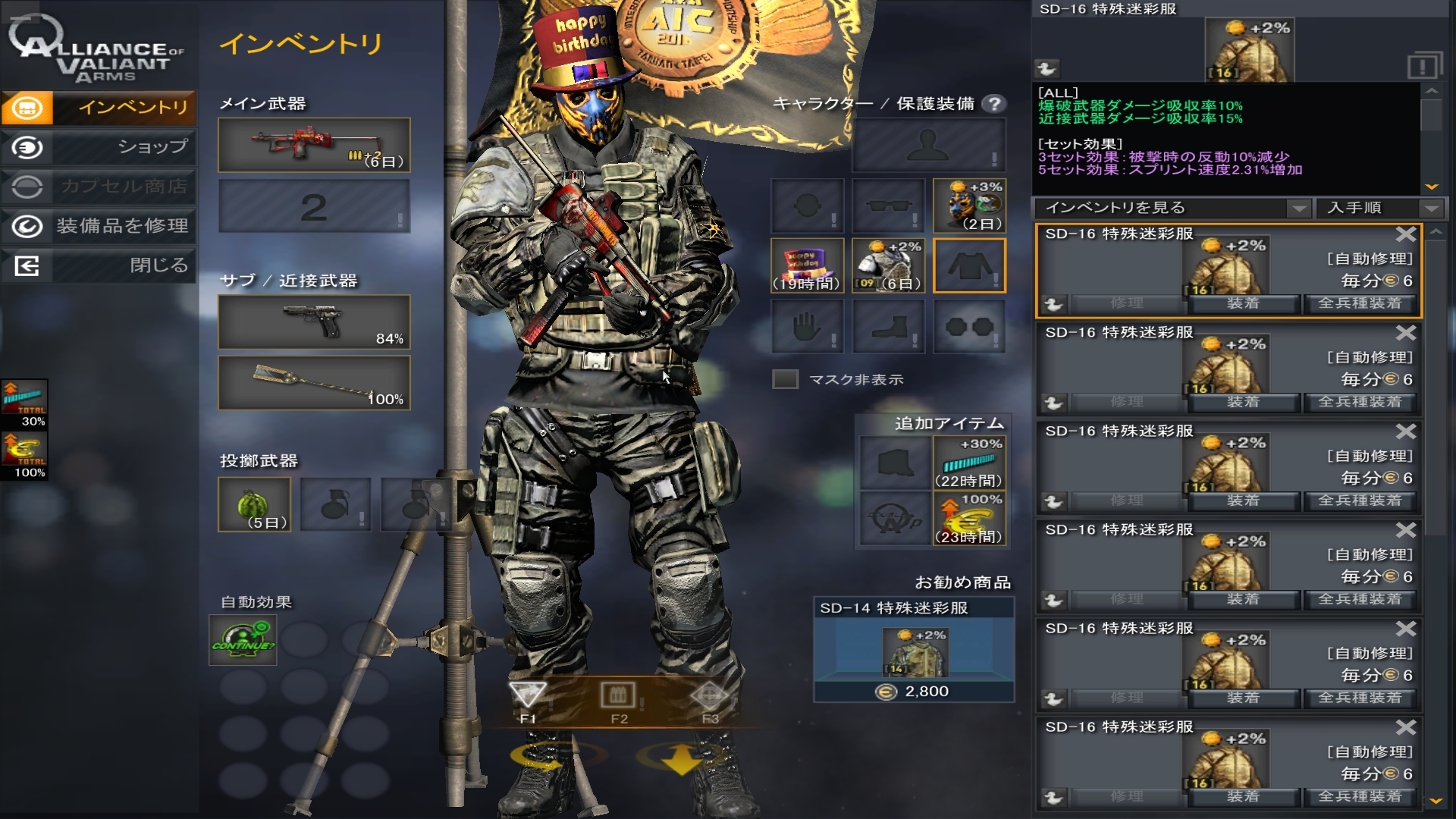Select the watermelon grenade slot

click(x=254, y=504)
